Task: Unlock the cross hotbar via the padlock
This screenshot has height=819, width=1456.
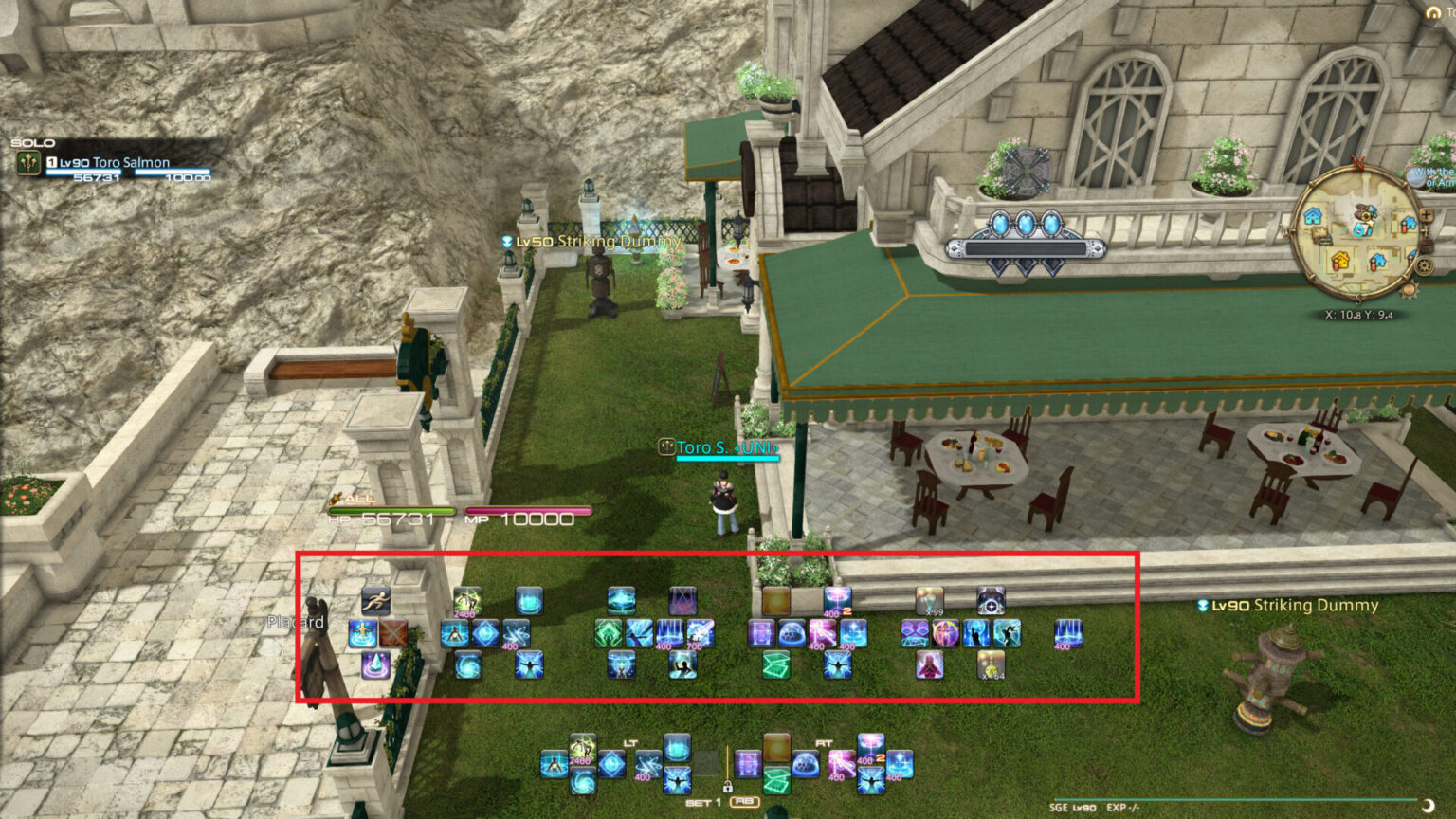Action: tap(728, 788)
